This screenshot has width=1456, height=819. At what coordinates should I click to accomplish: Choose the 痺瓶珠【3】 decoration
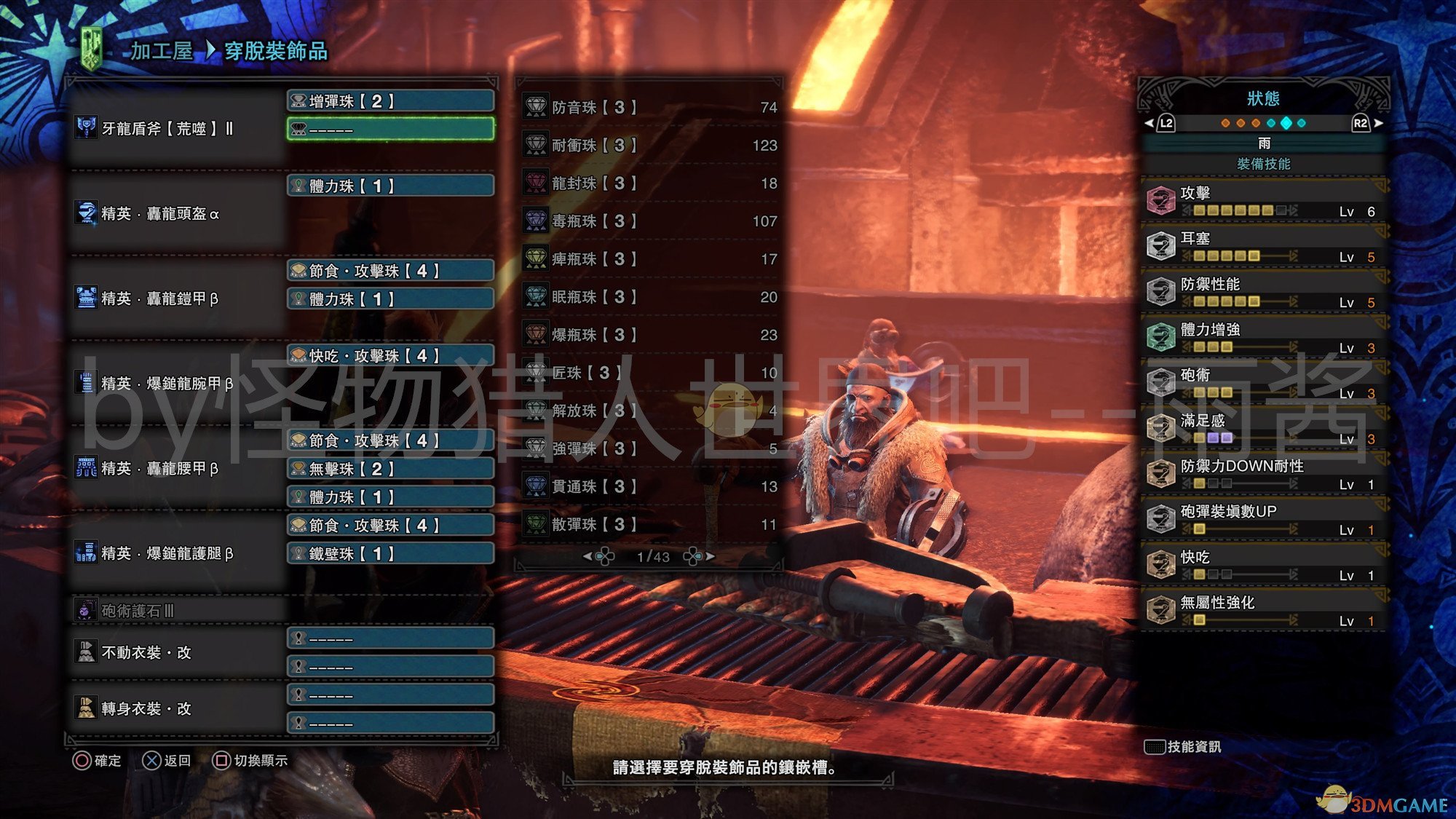coord(649,259)
